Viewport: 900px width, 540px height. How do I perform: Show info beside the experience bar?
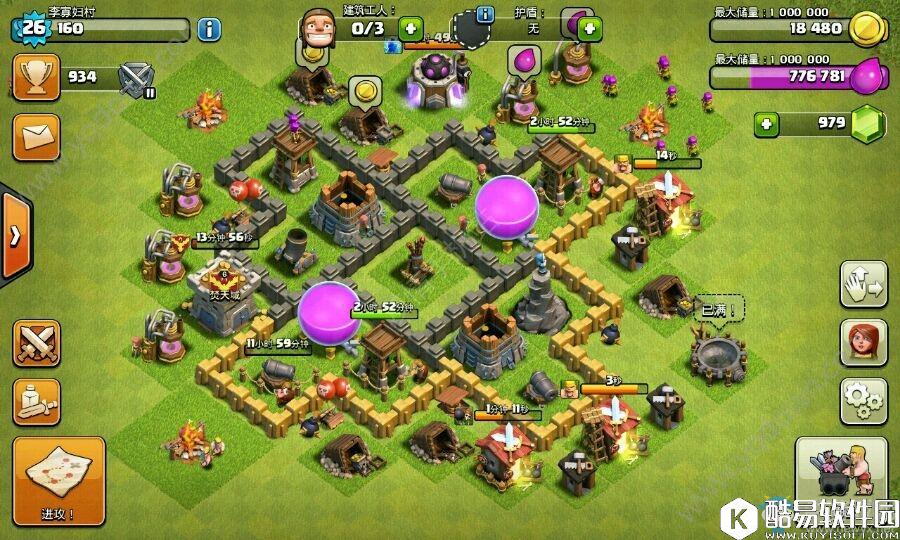pyautogui.click(x=208, y=28)
